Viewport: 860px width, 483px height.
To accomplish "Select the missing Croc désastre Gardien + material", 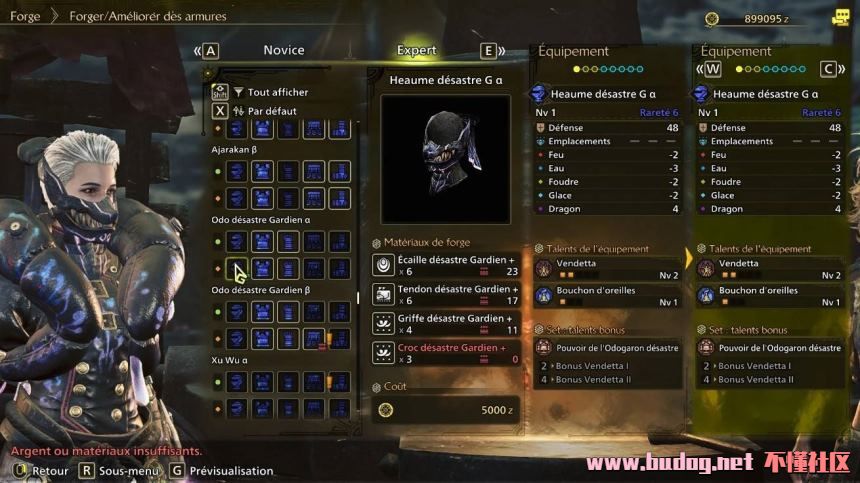I will coord(446,352).
